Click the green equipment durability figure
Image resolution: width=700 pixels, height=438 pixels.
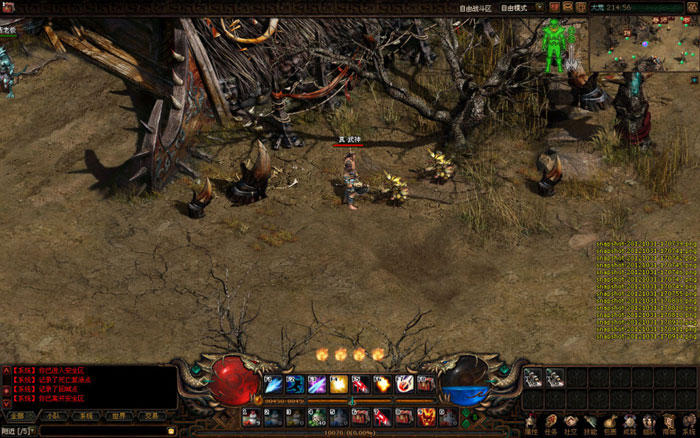click(x=553, y=45)
